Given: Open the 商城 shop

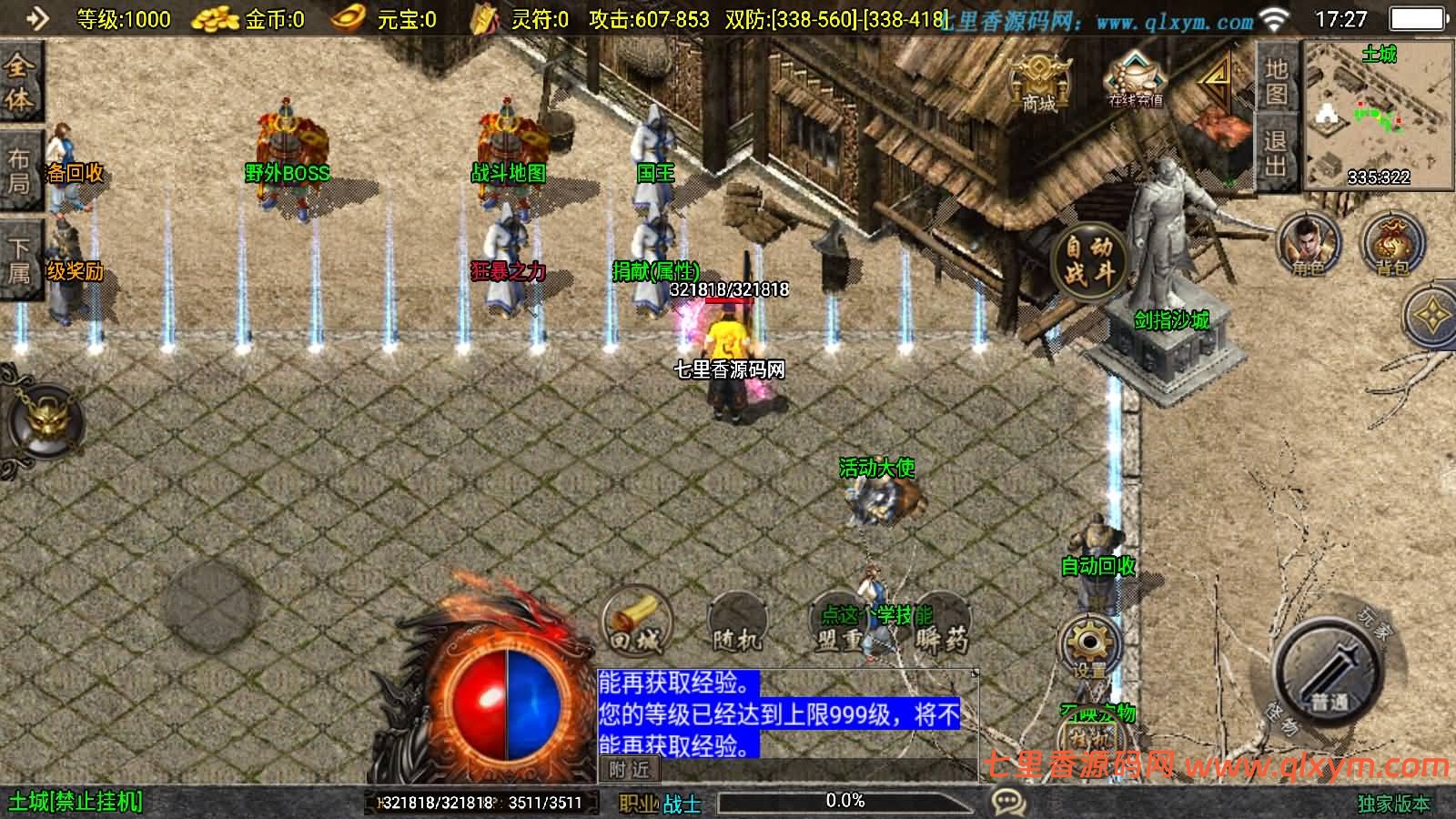Looking at the screenshot, I should 1038,81.
